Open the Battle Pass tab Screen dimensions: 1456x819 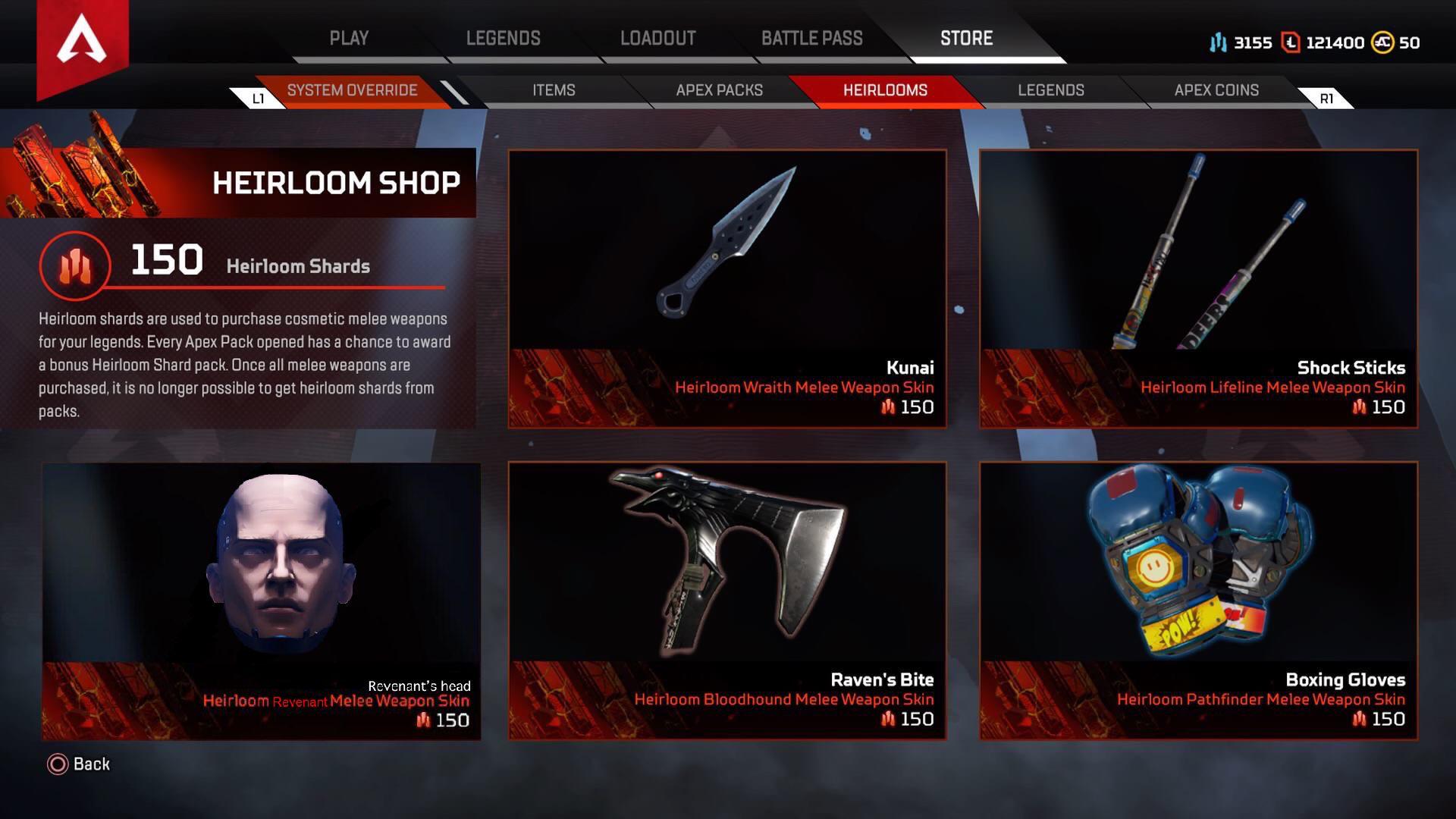tap(811, 39)
